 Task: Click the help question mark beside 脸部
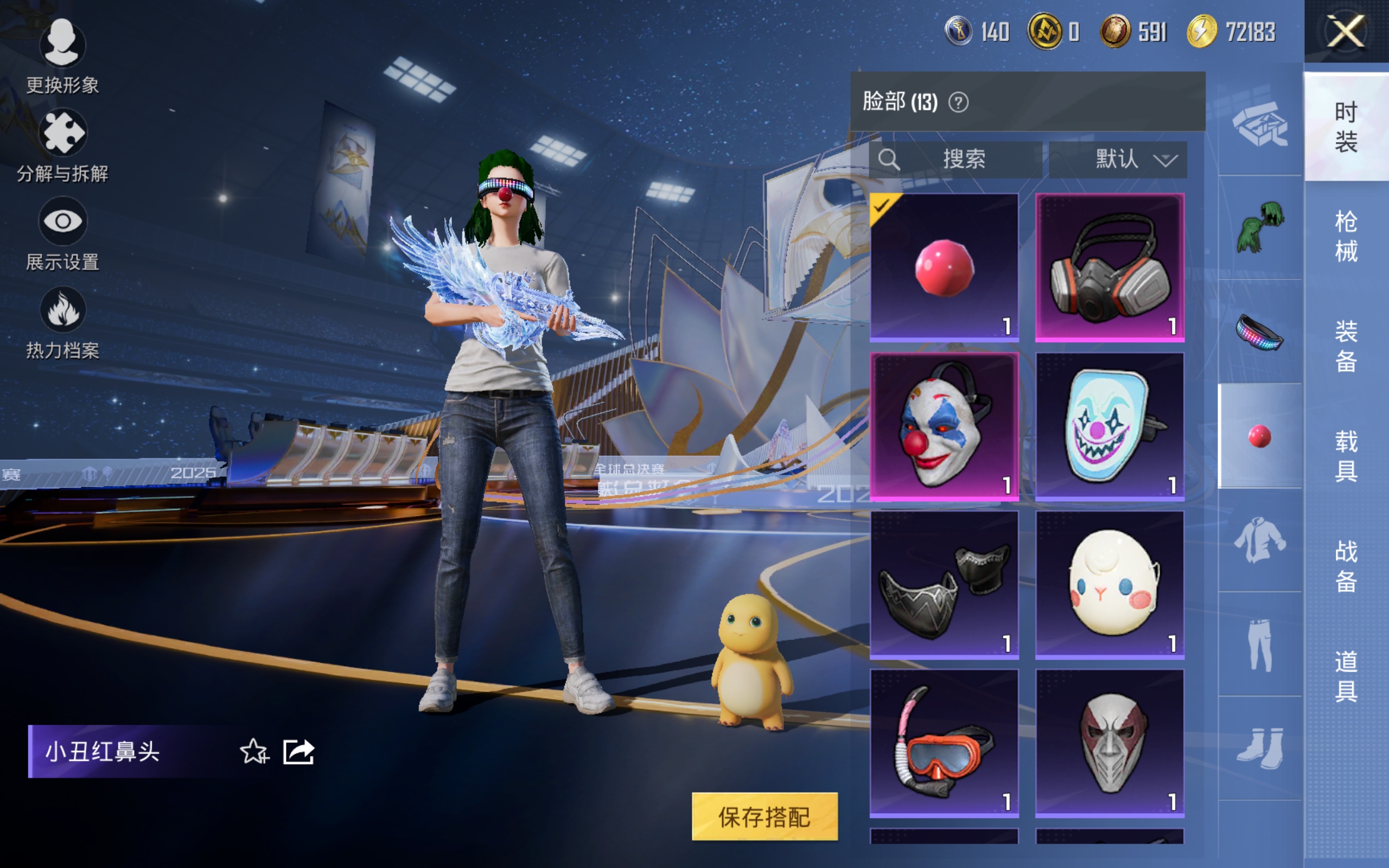tap(958, 103)
